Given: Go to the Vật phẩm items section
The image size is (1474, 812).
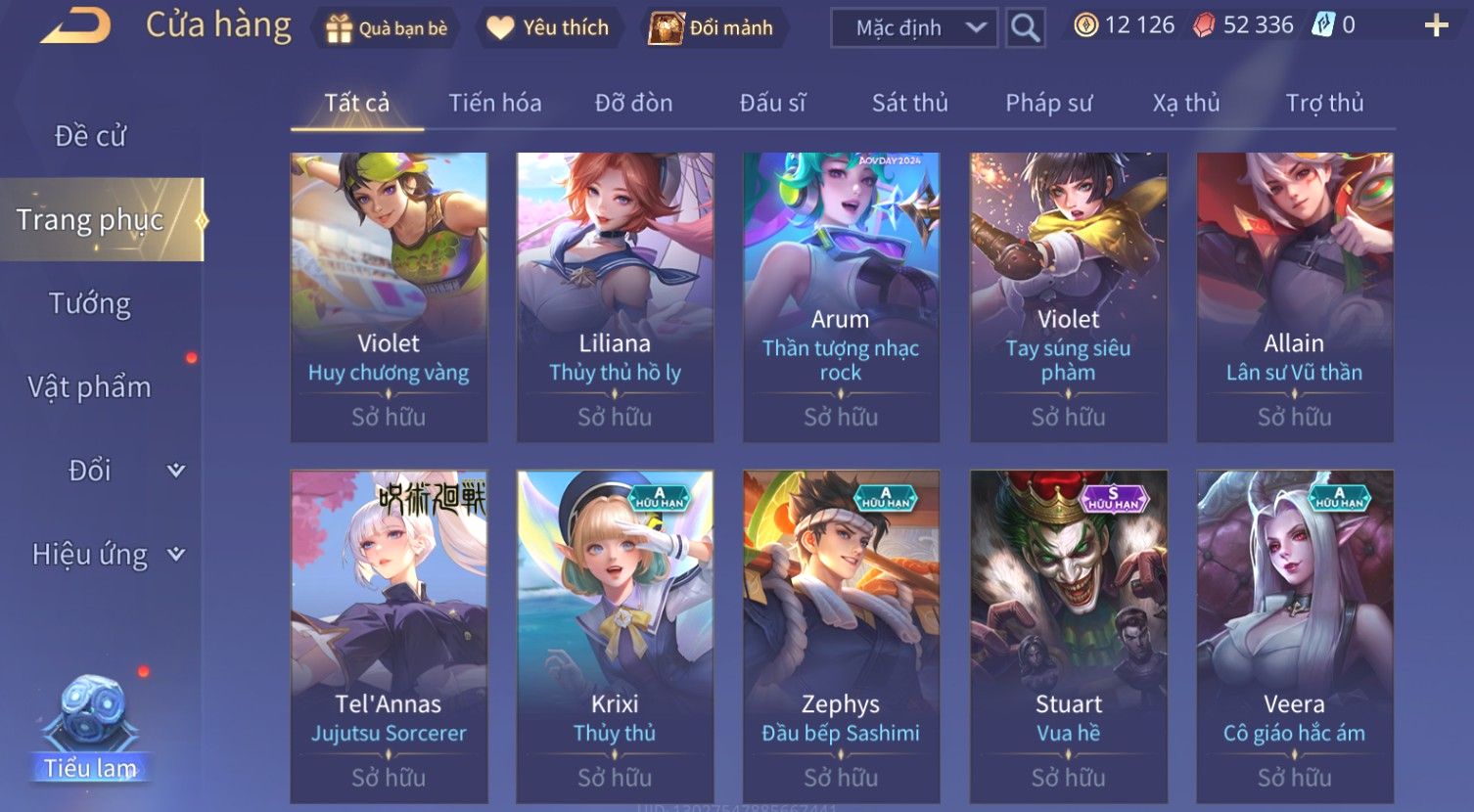Looking at the screenshot, I should click(90, 387).
